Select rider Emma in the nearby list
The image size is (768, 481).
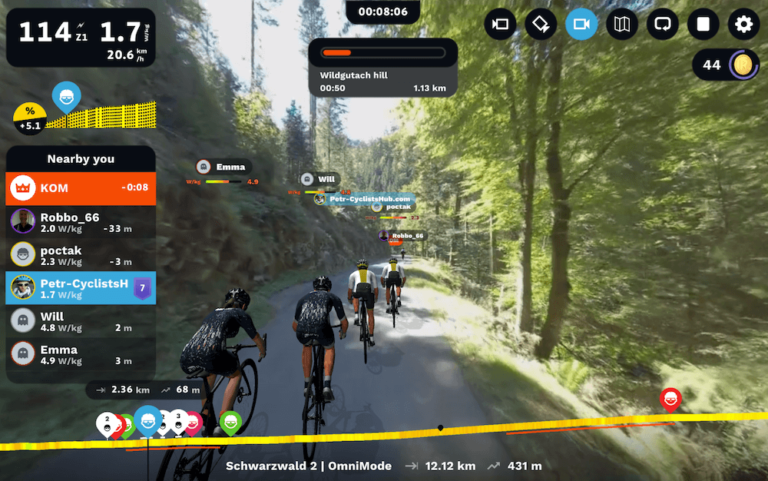81,353
